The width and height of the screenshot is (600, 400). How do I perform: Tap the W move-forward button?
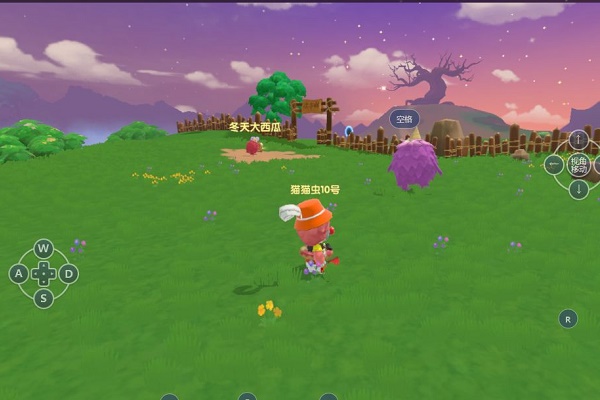[x=43, y=248]
